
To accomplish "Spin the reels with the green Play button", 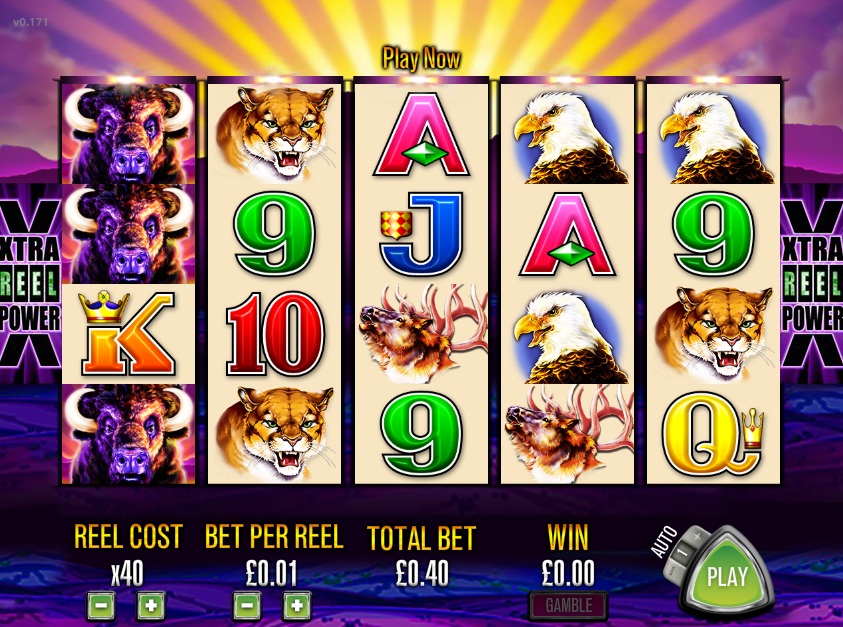I will click(x=727, y=577).
